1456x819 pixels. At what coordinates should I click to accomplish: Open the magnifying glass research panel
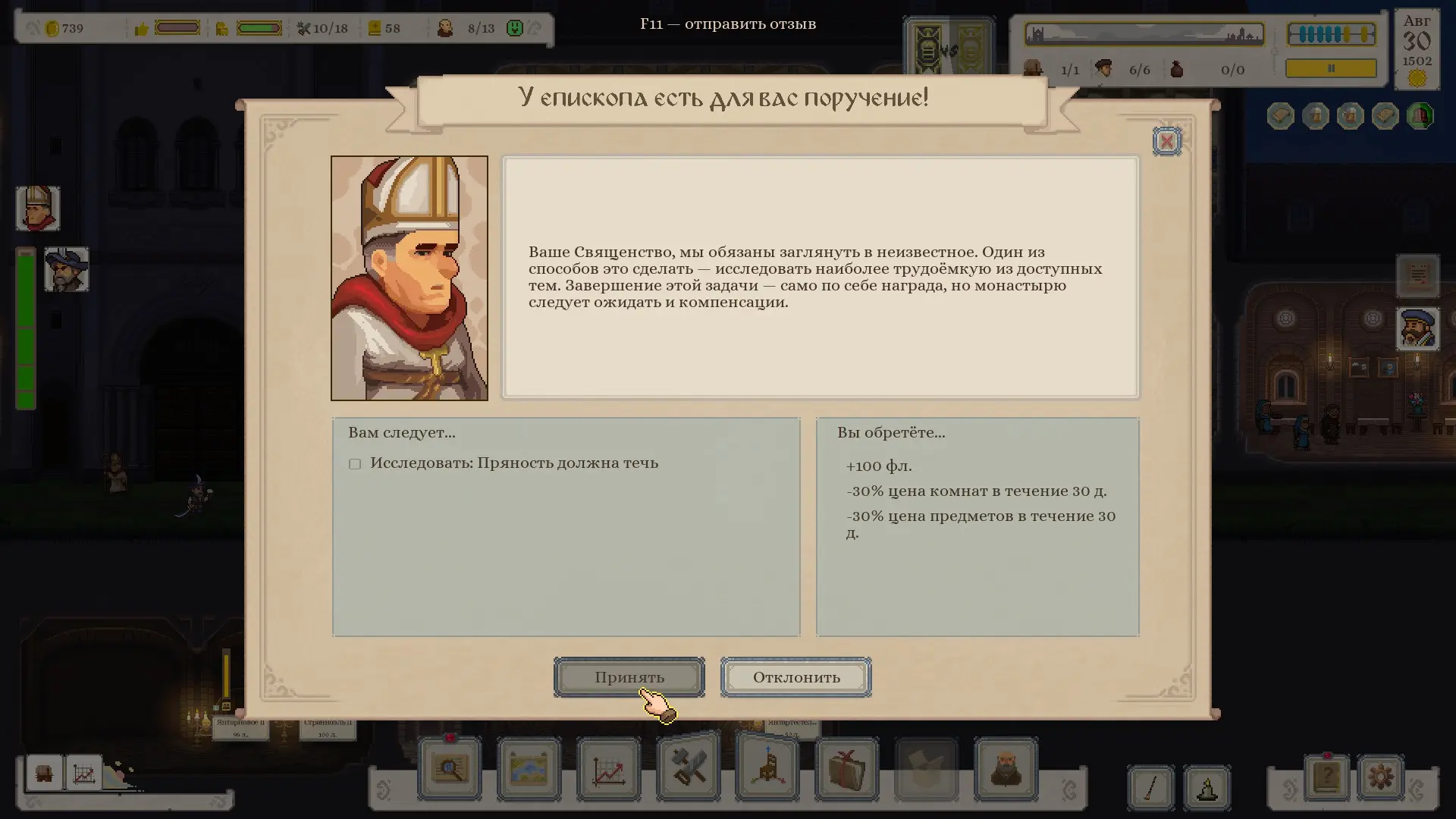pyautogui.click(x=450, y=769)
